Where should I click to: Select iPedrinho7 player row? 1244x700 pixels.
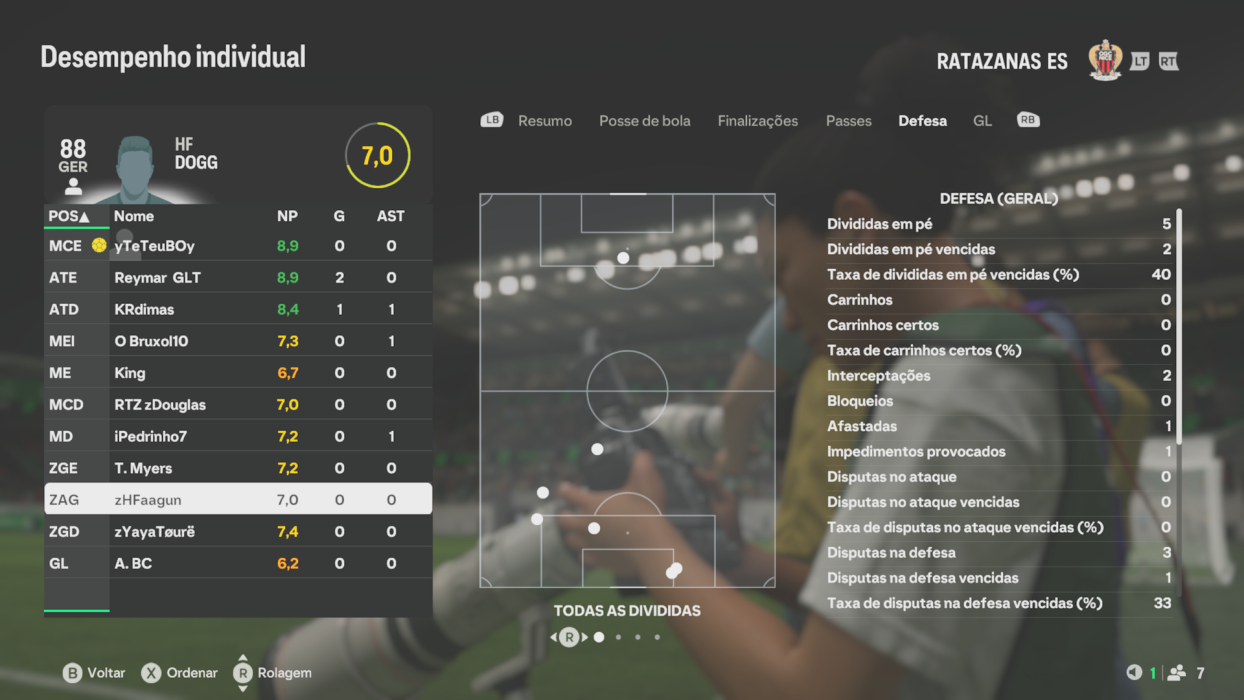click(x=238, y=437)
